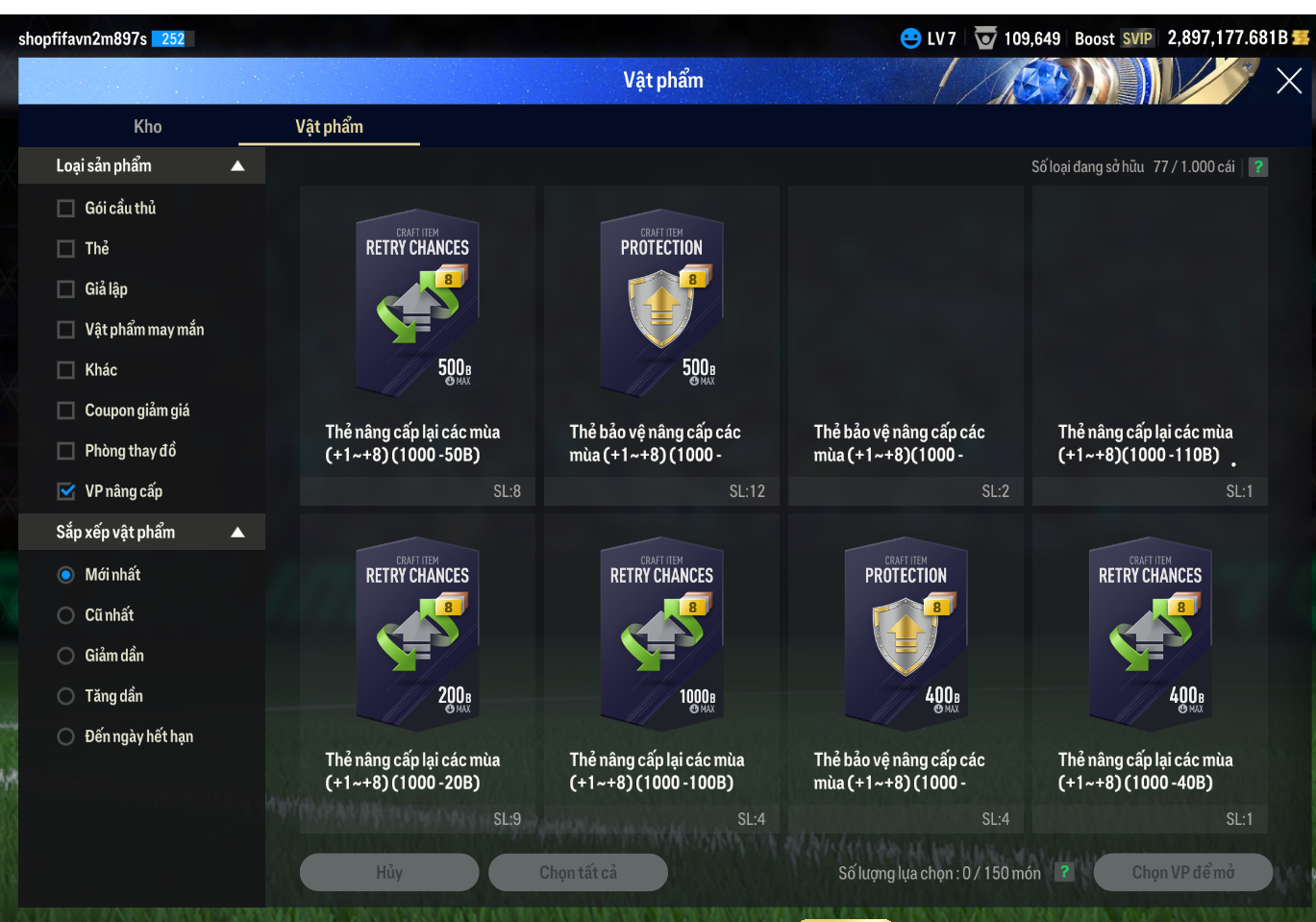Image resolution: width=1316 pixels, height=922 pixels.
Task: Open items with Chọn VP để mở
Action: coord(1182,872)
